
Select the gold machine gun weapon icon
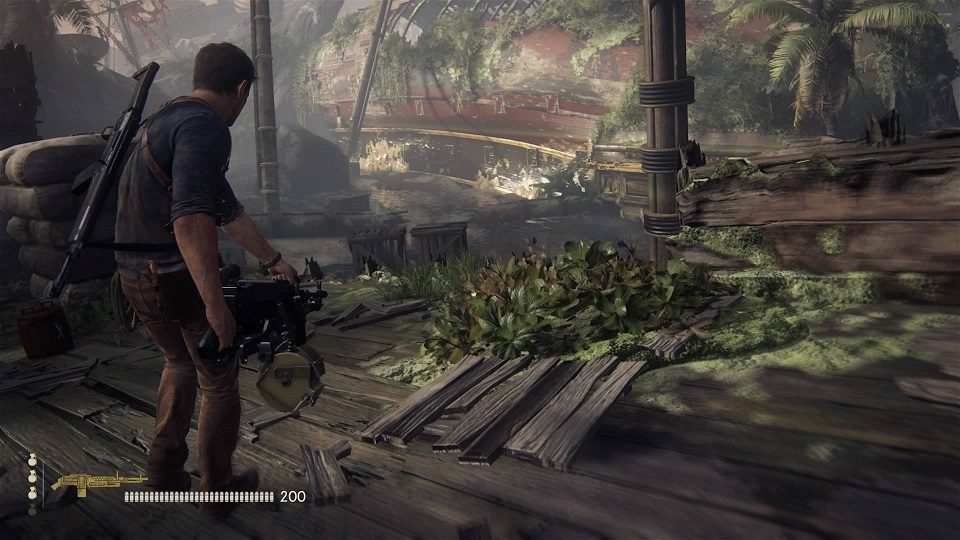point(97,484)
